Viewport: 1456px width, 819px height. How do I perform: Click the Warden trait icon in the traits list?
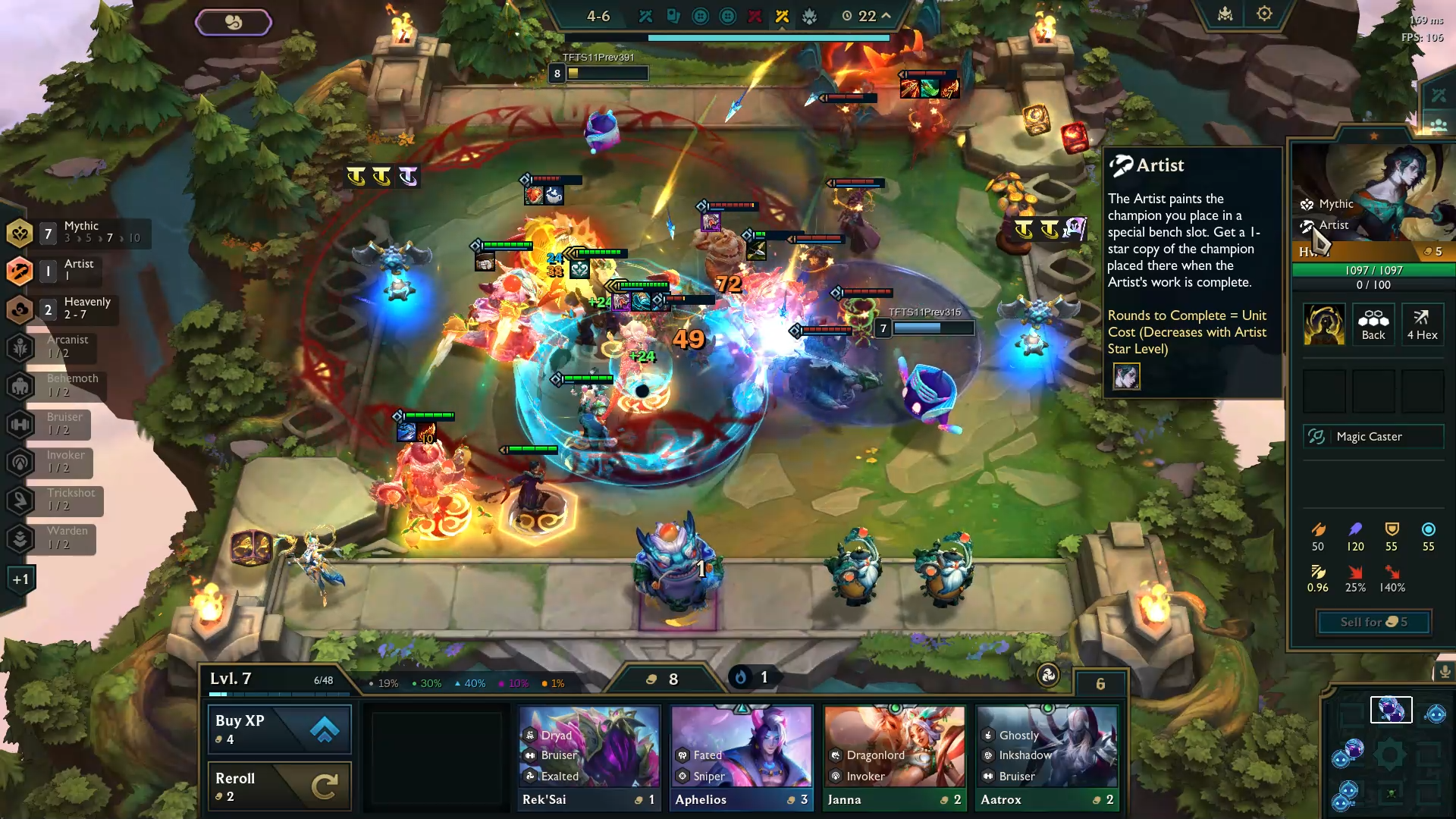[x=20, y=538]
